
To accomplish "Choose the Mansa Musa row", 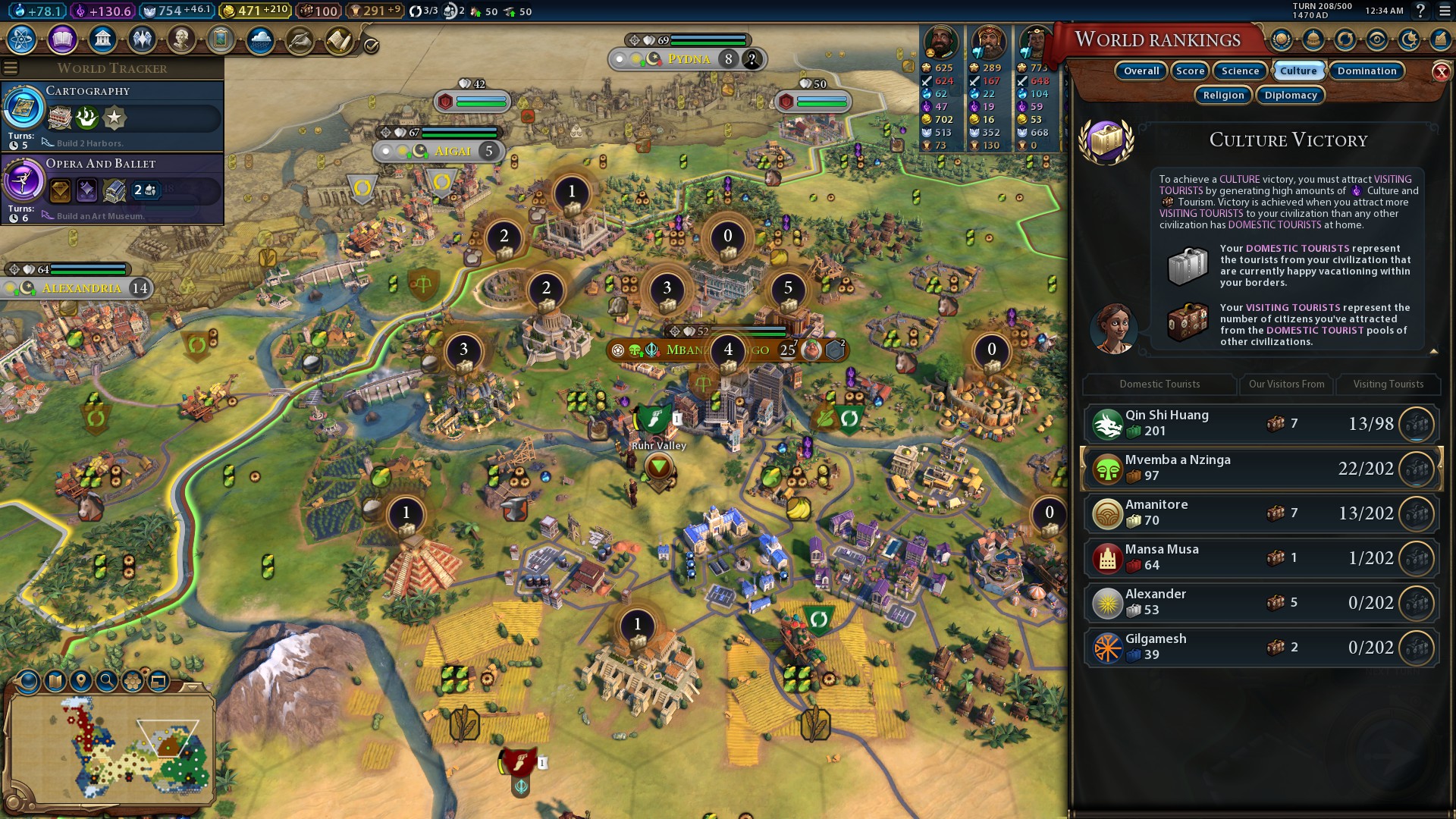I will 1260,558.
